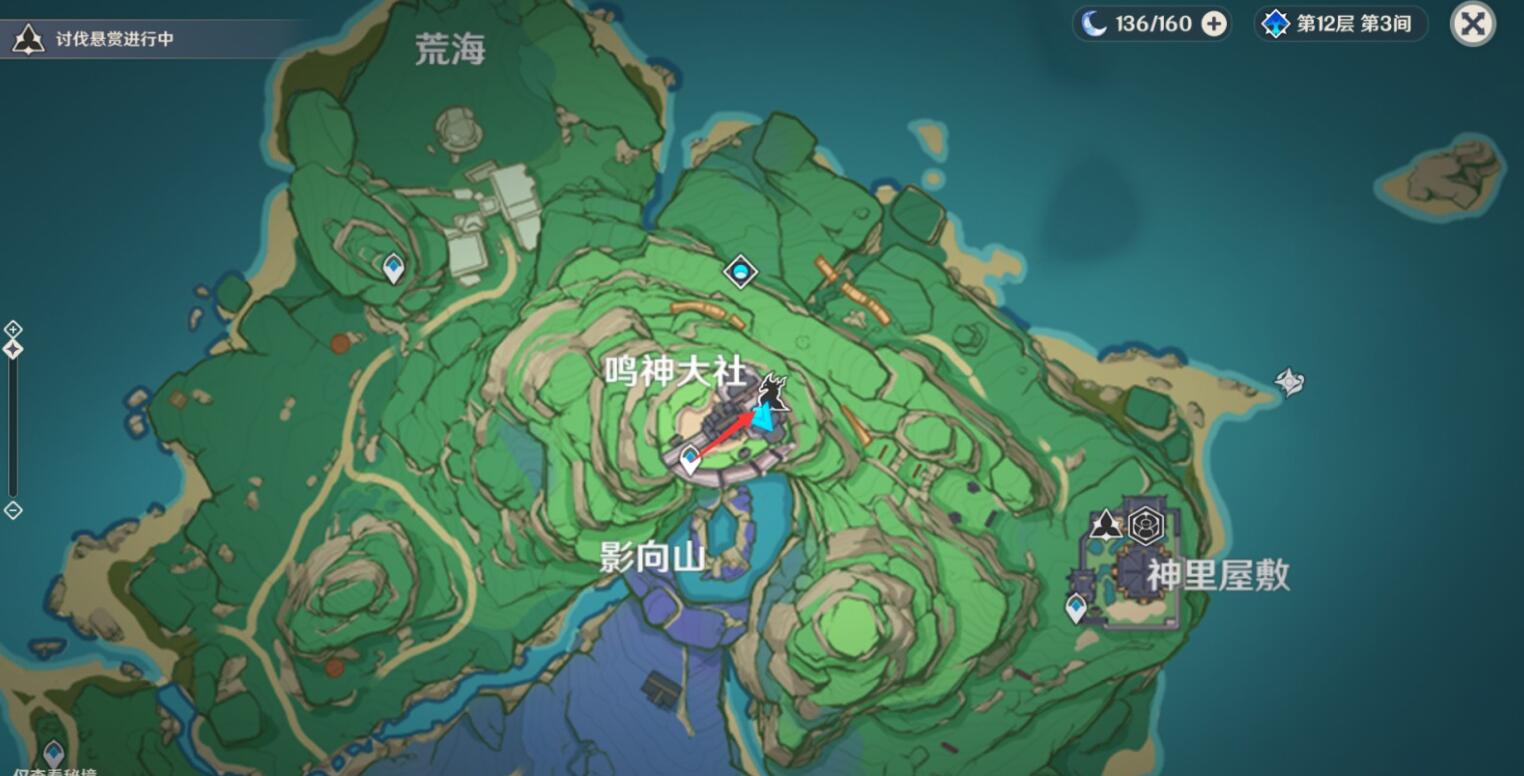The height and width of the screenshot is (776, 1524).
Task: Close the map with the X button
Action: click(1472, 23)
